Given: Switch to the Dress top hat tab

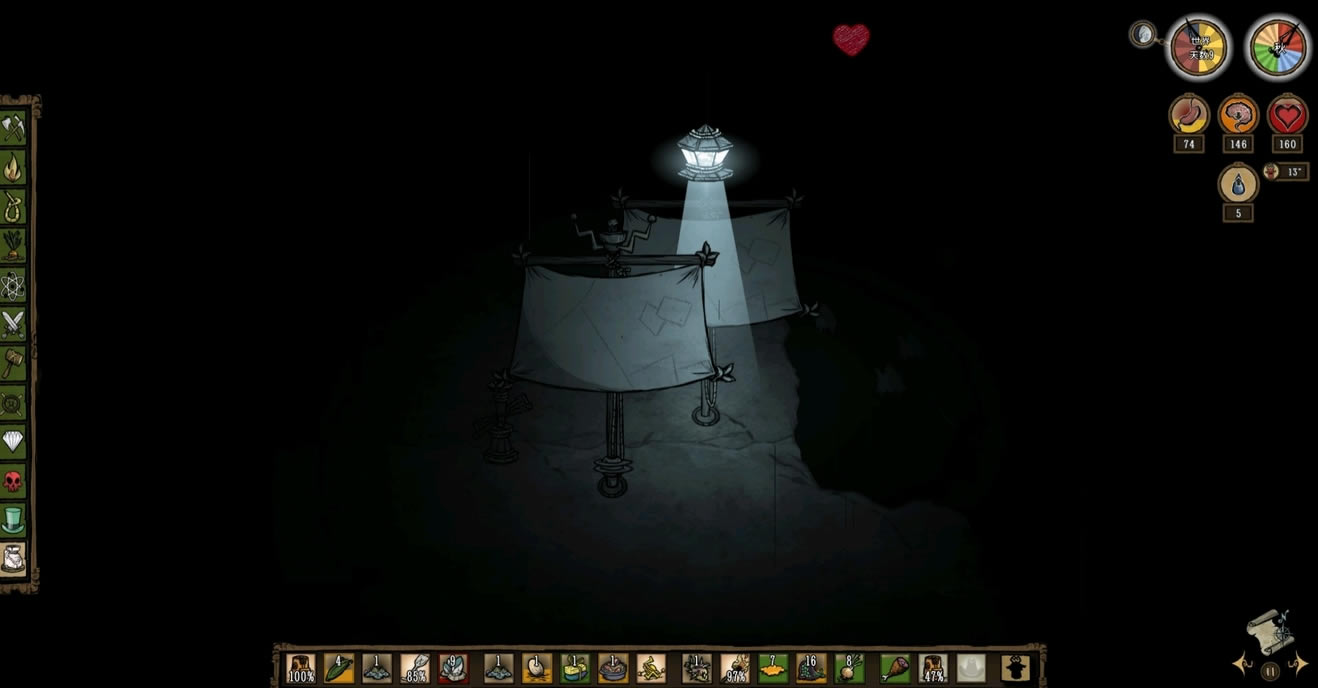Looking at the screenshot, I should click(x=13, y=520).
